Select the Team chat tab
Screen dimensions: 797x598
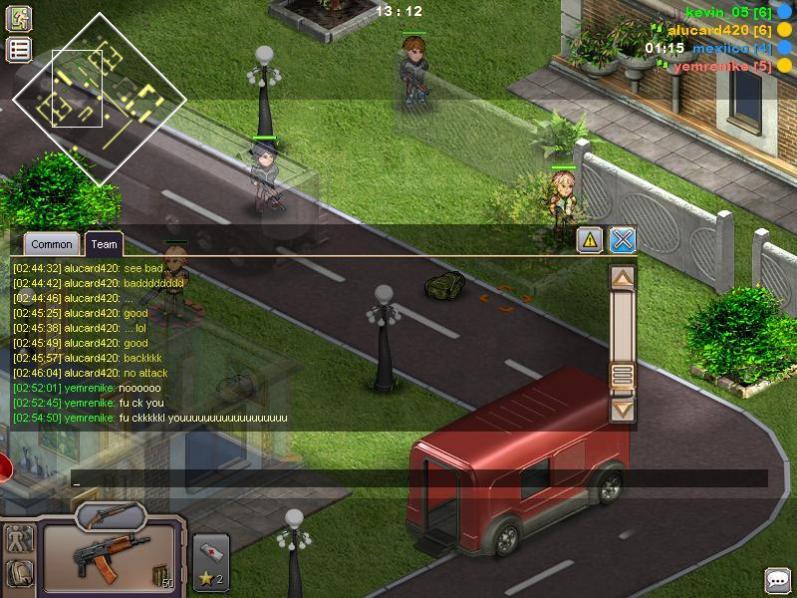(x=104, y=244)
